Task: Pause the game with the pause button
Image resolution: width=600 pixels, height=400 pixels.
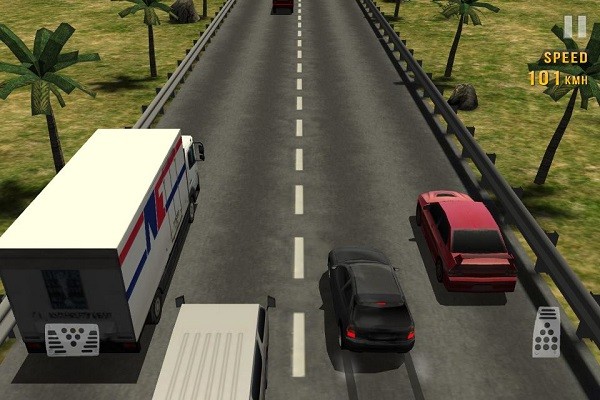Action: click(575, 27)
